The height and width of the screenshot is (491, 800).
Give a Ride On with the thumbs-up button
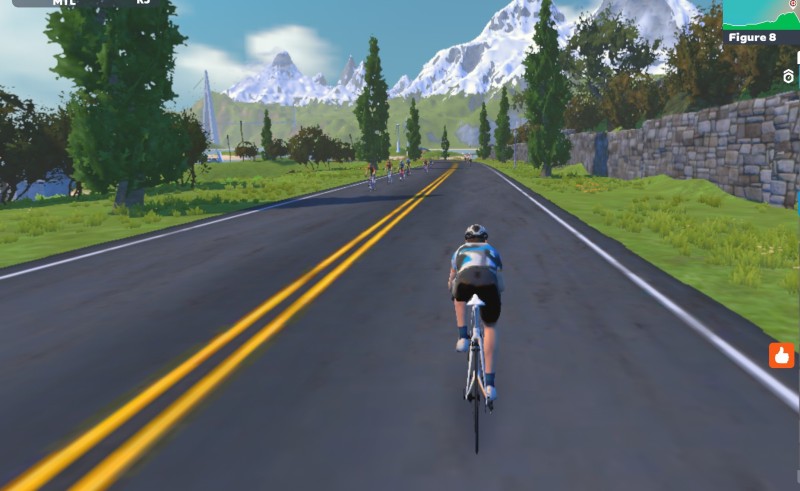pos(781,355)
